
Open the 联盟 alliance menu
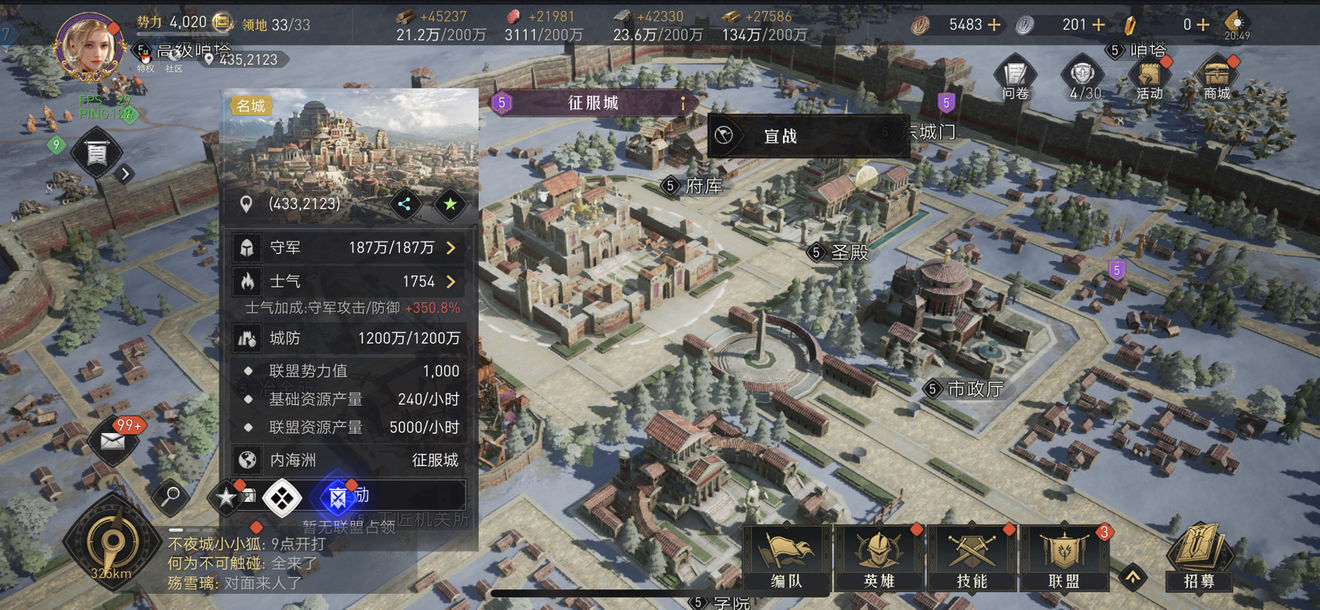tap(1064, 558)
